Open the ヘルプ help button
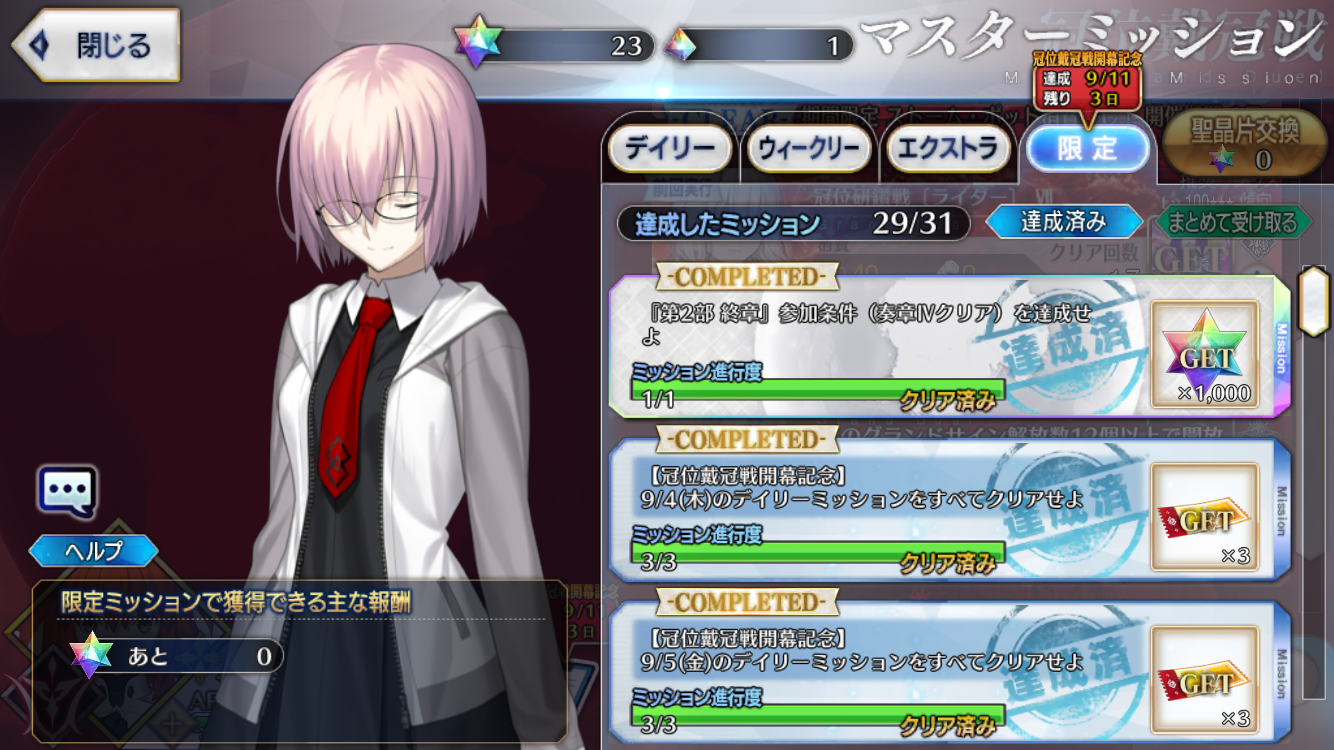The image size is (1334, 750). click(93, 550)
